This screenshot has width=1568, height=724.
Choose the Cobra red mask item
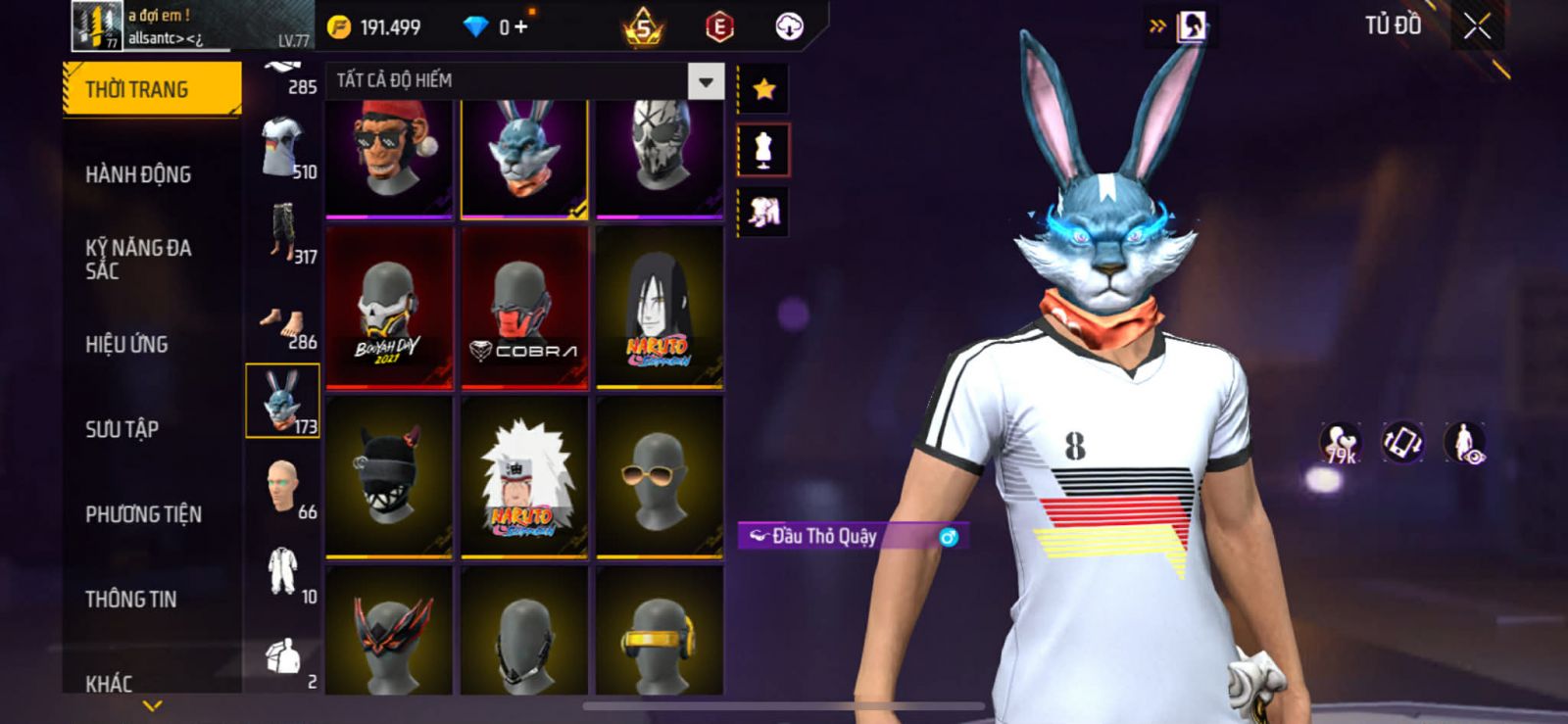(524, 307)
